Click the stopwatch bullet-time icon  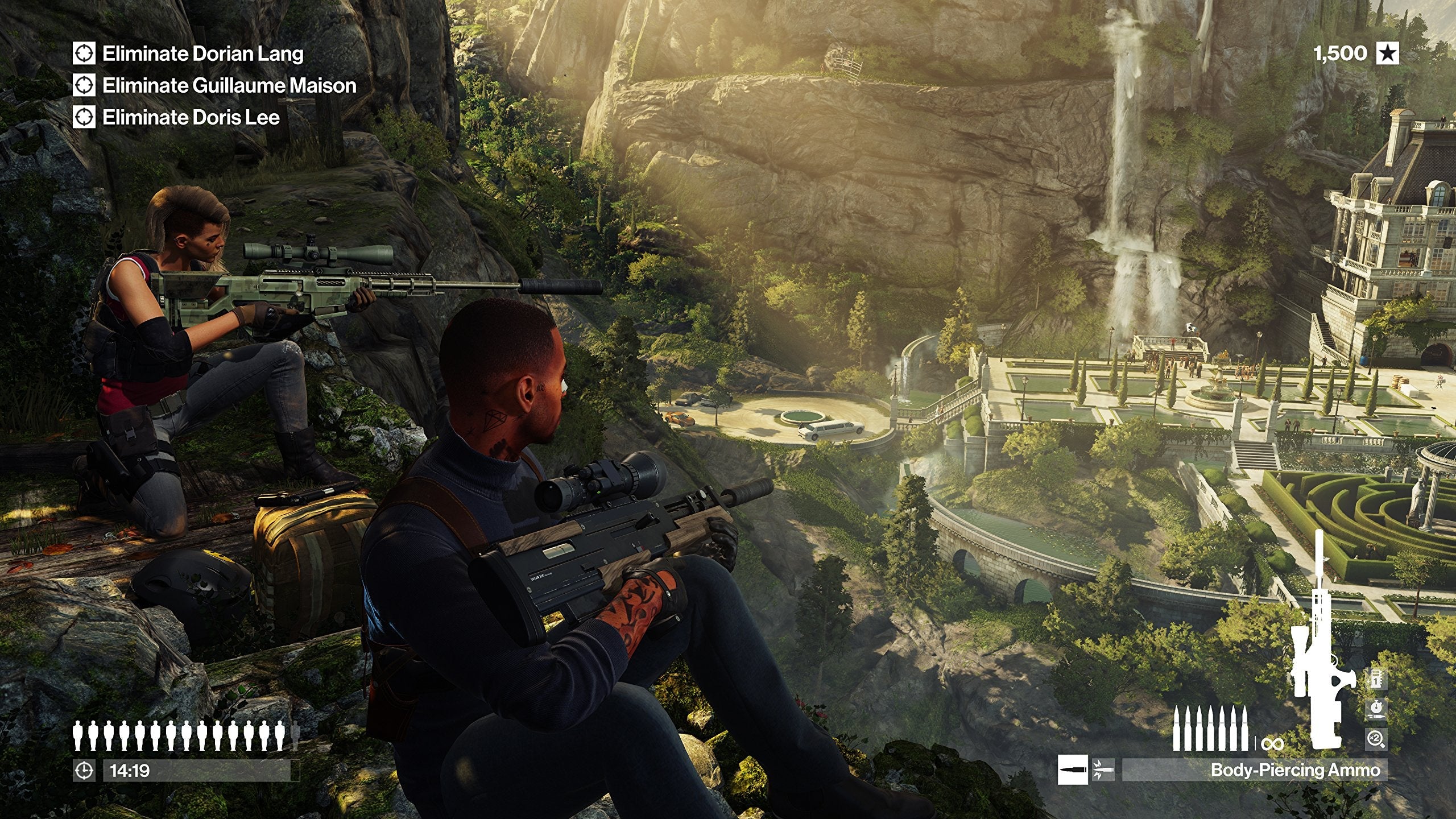coord(1377,708)
